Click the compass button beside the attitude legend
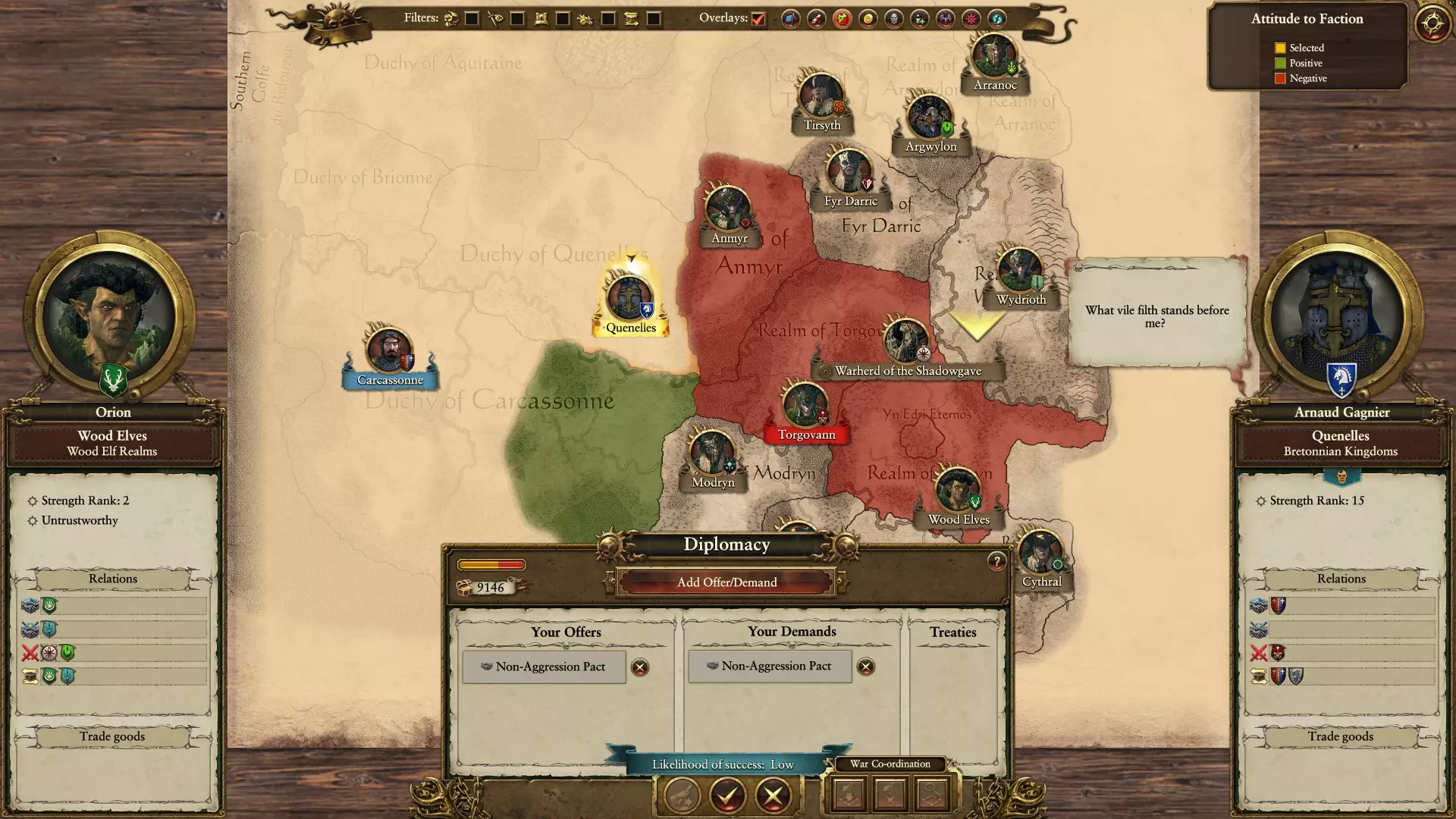 [1432, 24]
